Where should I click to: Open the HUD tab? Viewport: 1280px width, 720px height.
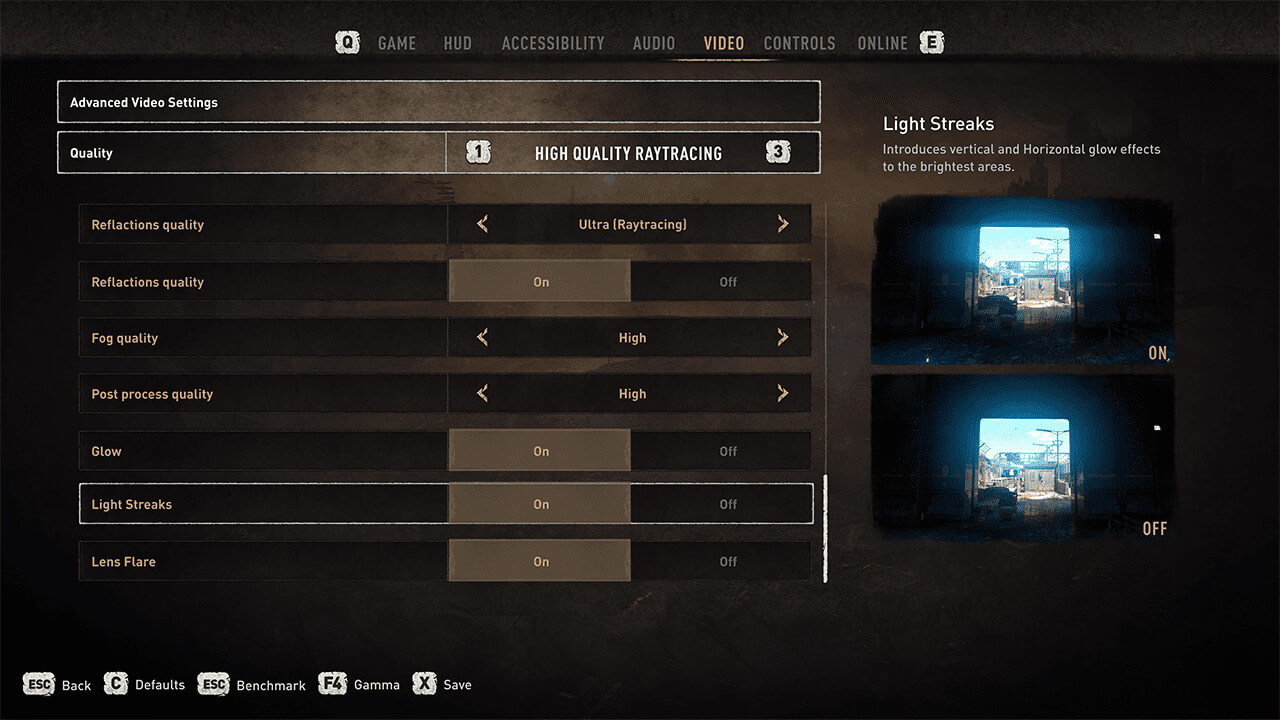pos(457,43)
